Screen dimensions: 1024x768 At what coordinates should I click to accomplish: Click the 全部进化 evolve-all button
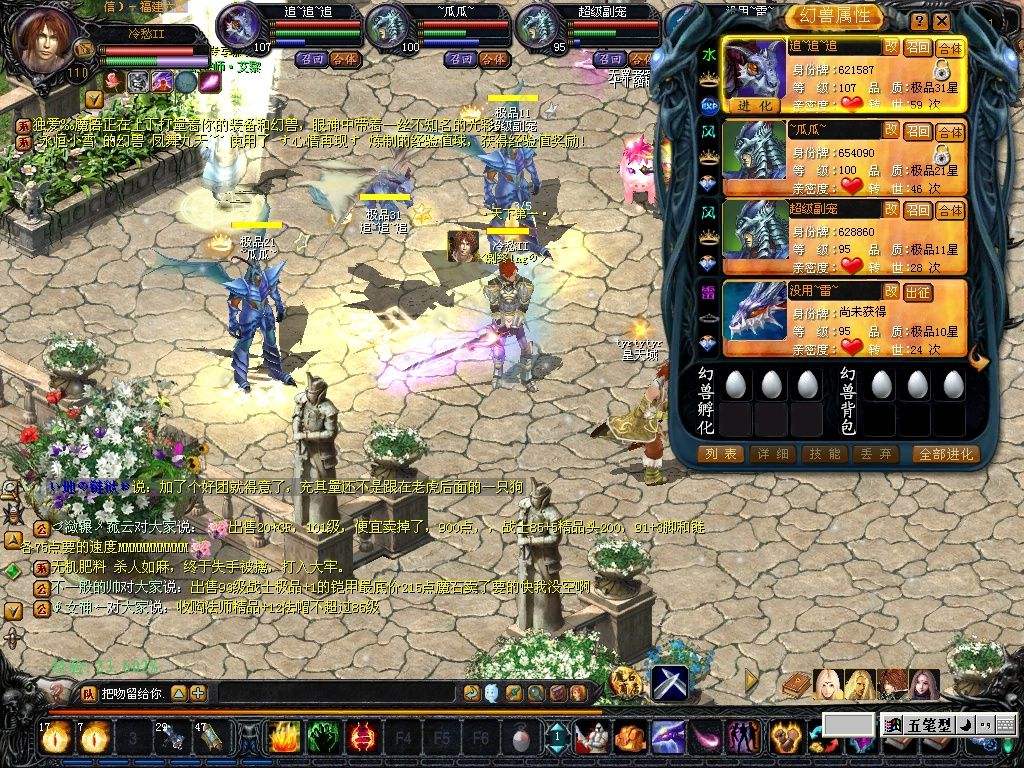(945, 454)
